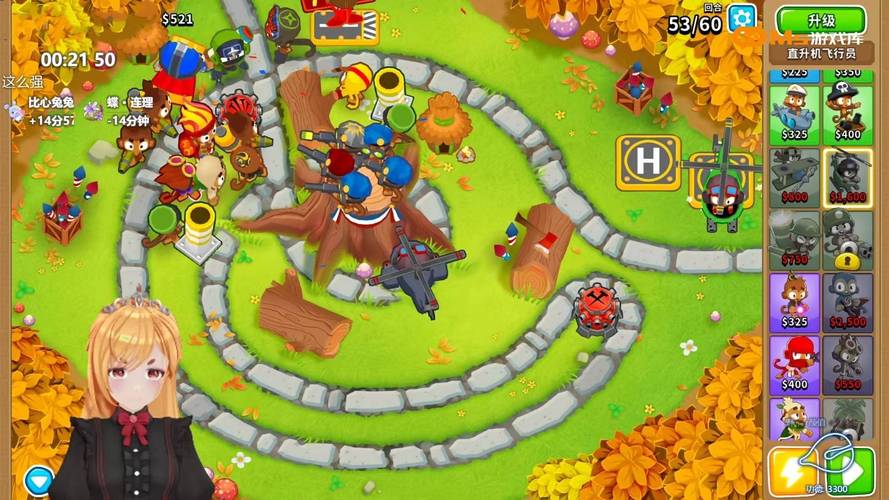Pick the Super Monkey tower for $2,500
Viewport: 889px width, 500px height.
(847, 301)
